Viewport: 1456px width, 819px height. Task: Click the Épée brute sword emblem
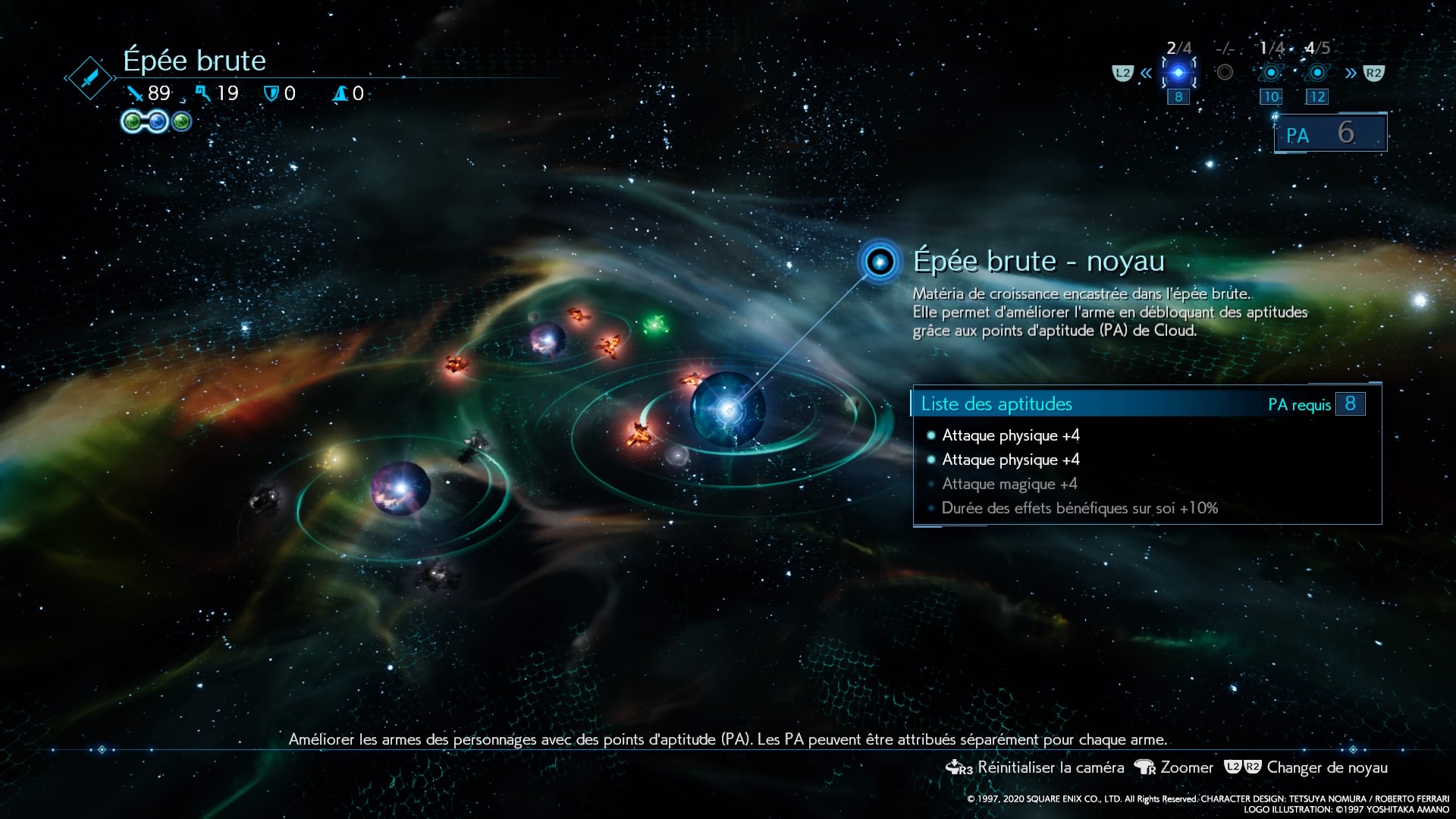point(90,77)
